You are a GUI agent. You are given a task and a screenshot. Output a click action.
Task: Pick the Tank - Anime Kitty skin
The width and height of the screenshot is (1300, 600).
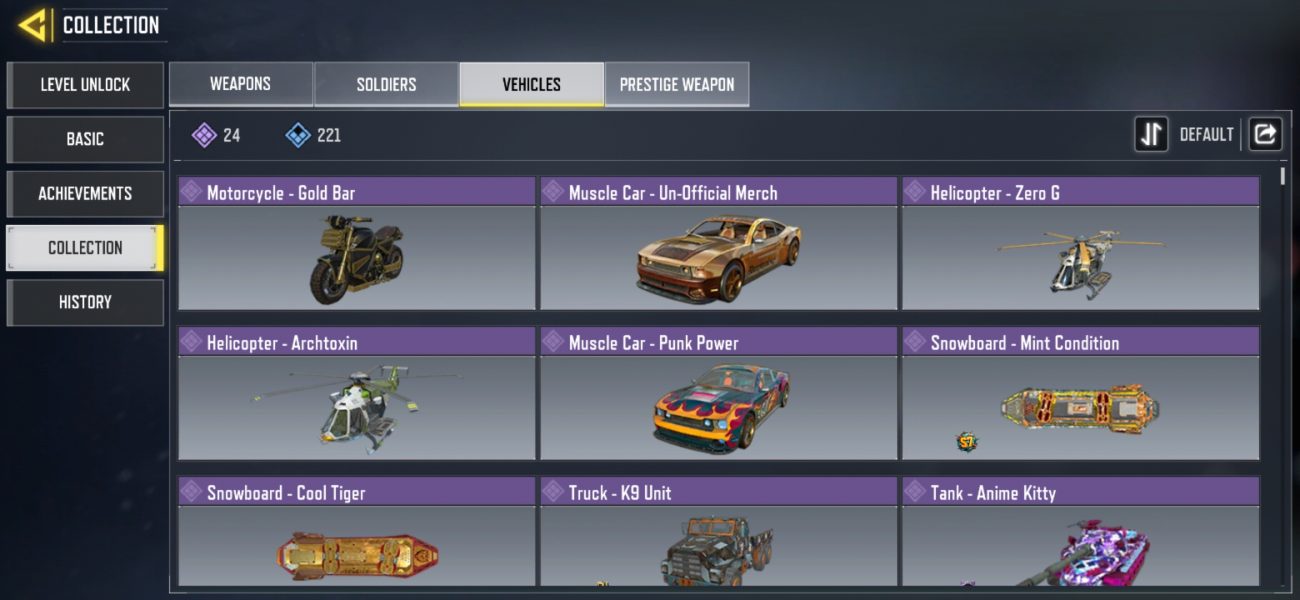tap(1080, 534)
